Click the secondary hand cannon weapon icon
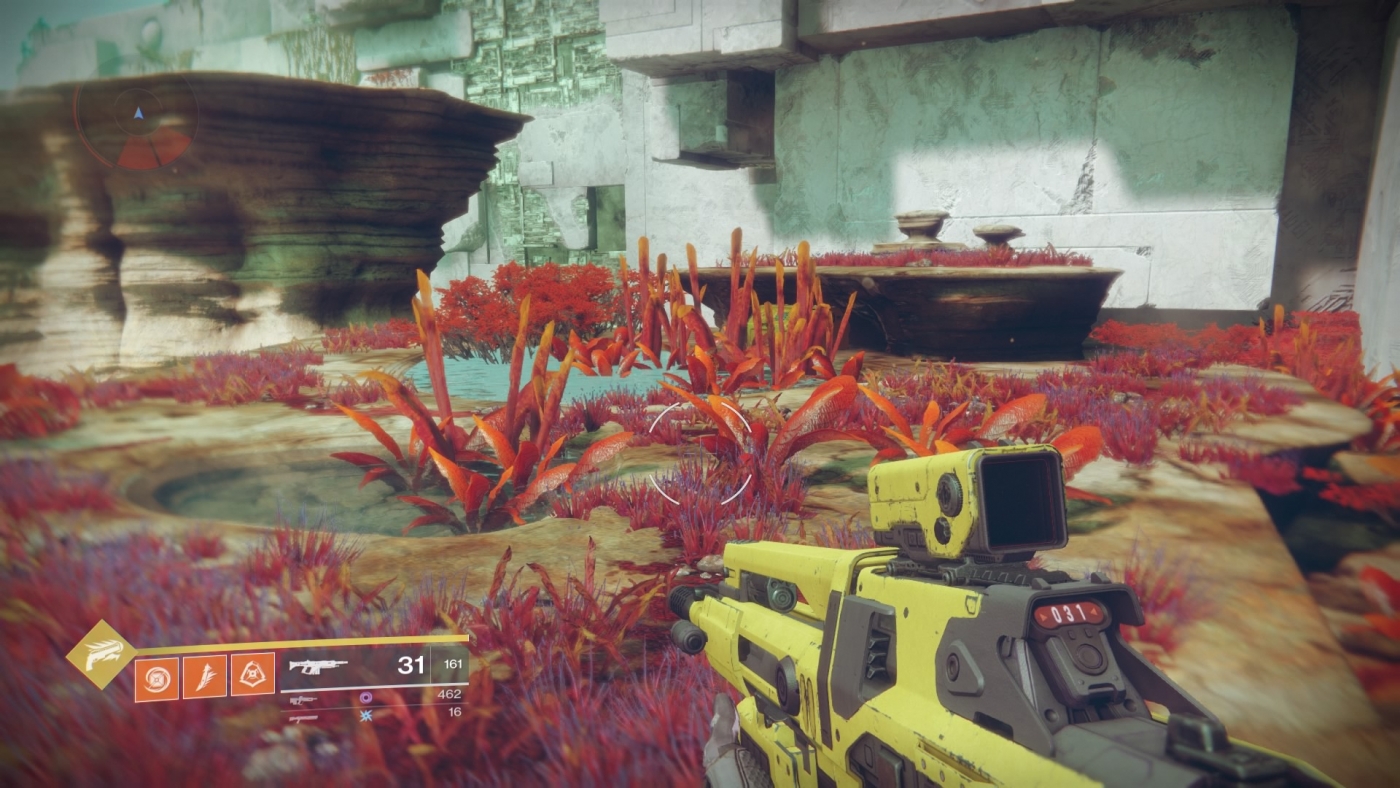Image resolution: width=1400 pixels, height=788 pixels. tap(302, 700)
